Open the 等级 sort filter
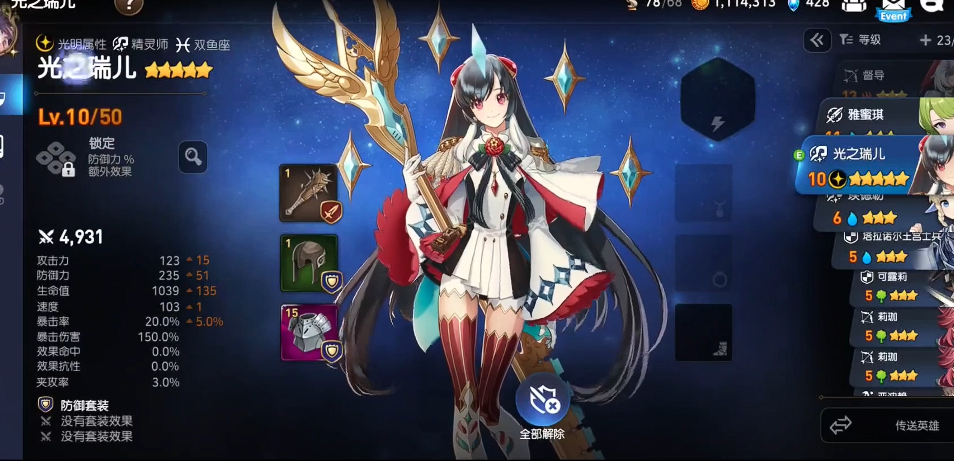This screenshot has height=461, width=954. point(860,40)
